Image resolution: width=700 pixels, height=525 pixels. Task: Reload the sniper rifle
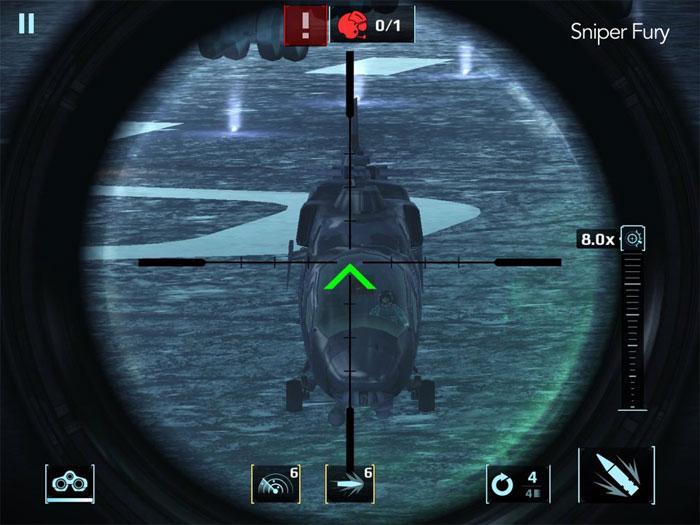(518, 484)
